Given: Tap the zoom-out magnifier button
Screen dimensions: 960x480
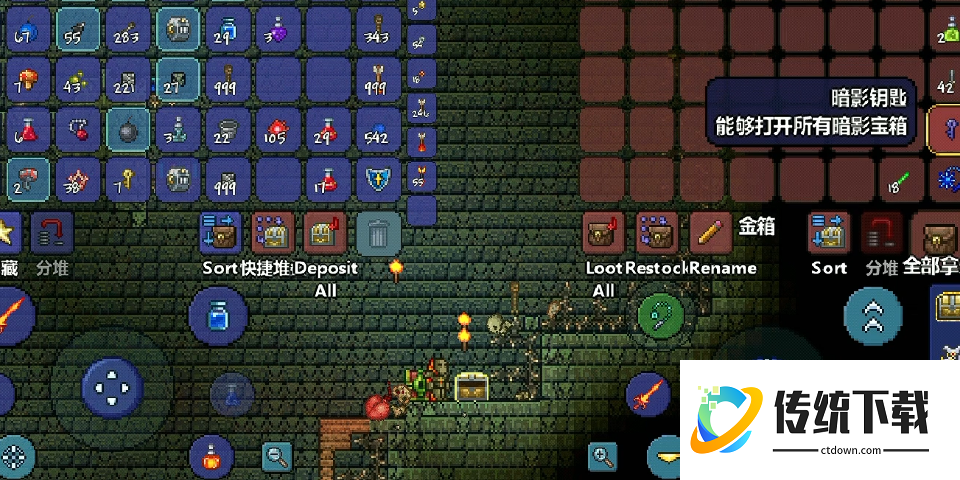Looking at the screenshot, I should [x=276, y=458].
